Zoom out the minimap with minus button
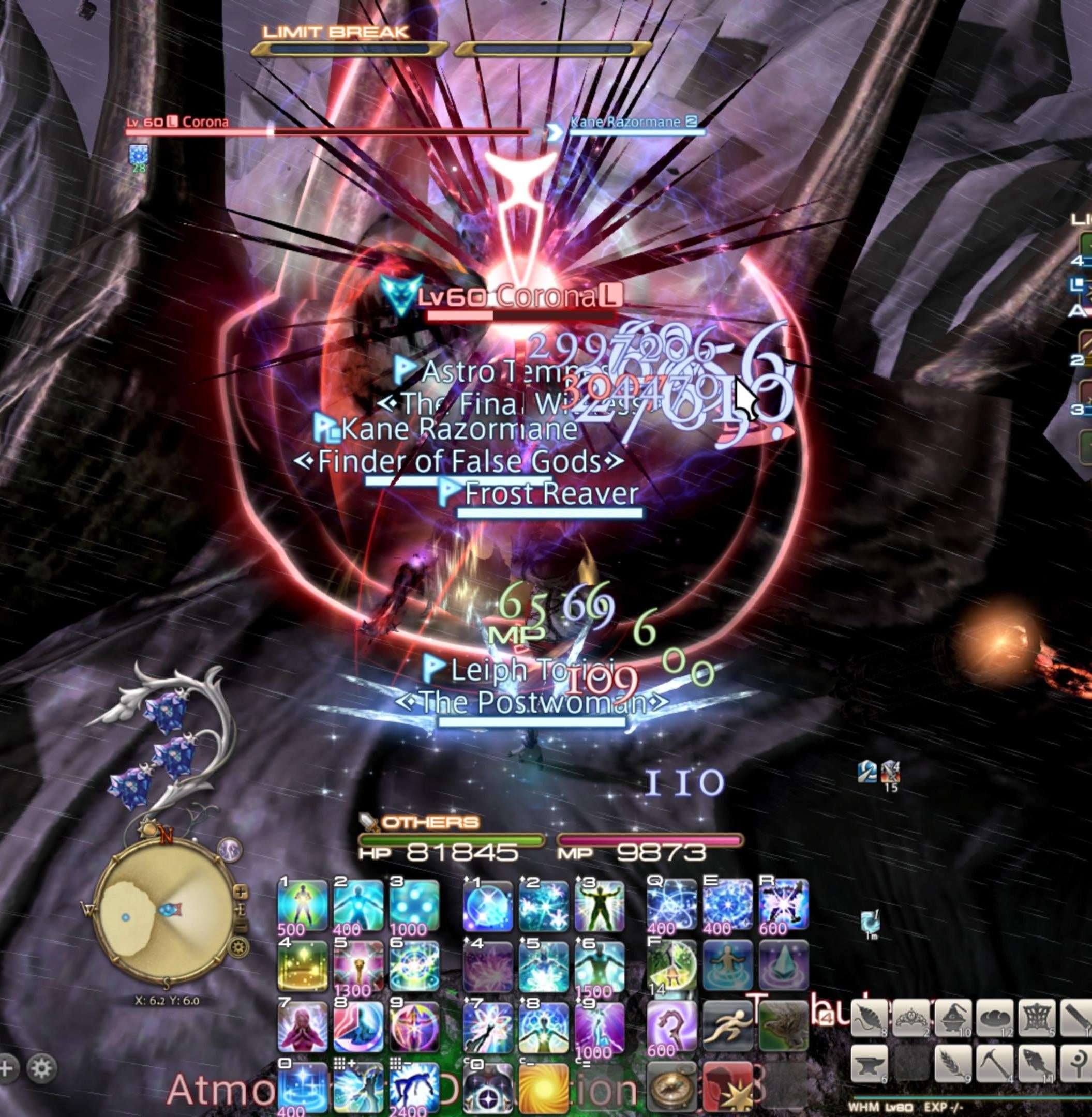 242,924
